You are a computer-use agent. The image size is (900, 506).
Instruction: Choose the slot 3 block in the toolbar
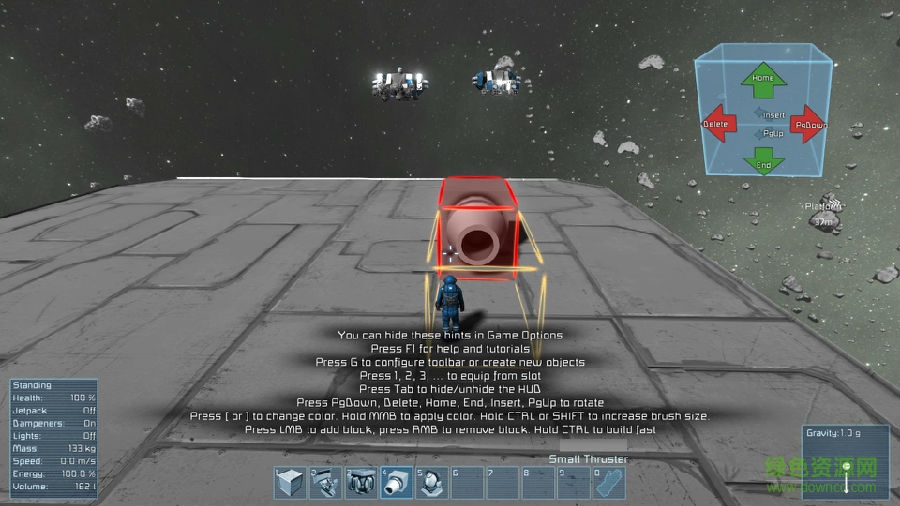[x=361, y=483]
